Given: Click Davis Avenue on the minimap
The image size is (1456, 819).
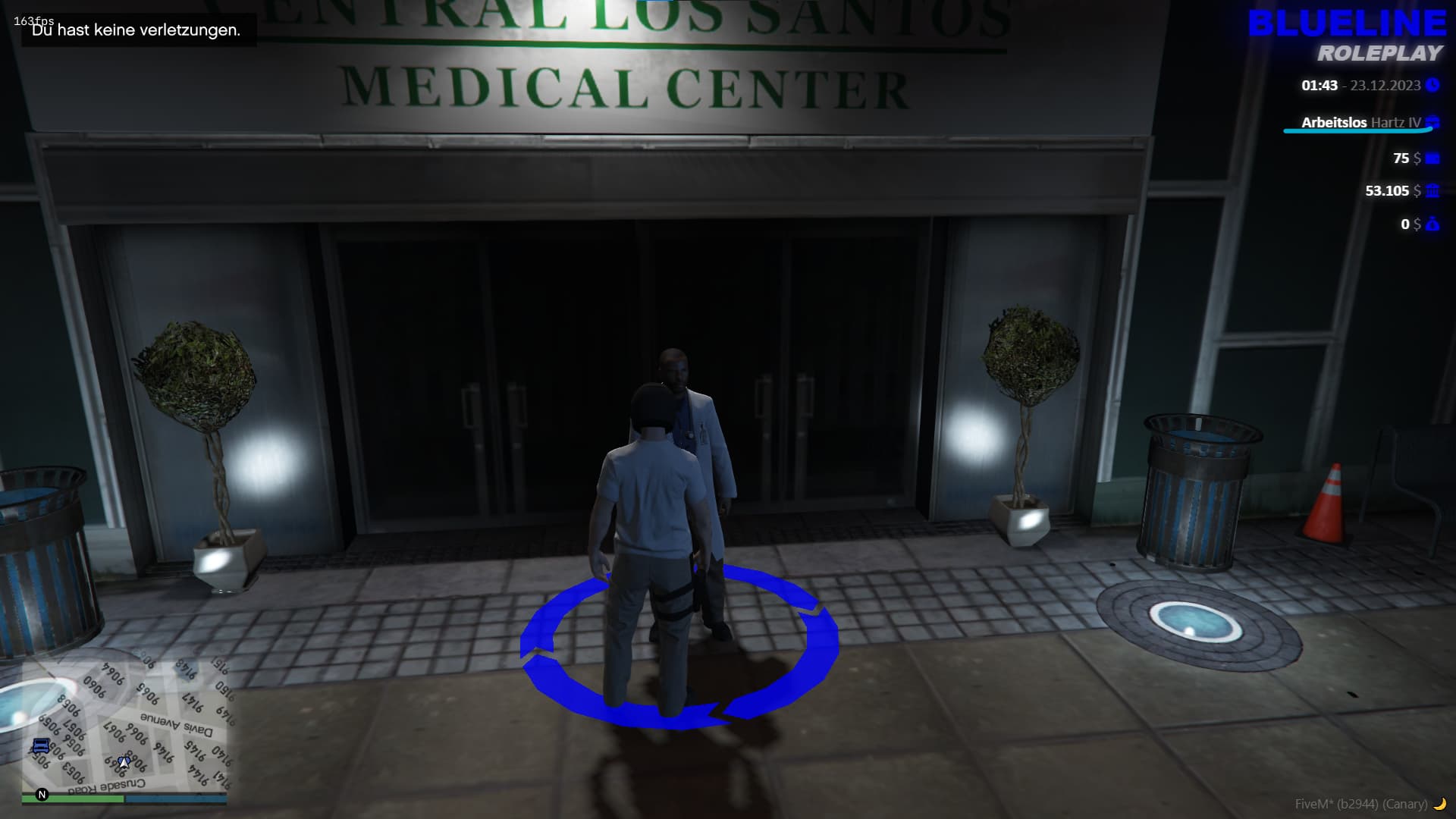Looking at the screenshot, I should point(176,723).
